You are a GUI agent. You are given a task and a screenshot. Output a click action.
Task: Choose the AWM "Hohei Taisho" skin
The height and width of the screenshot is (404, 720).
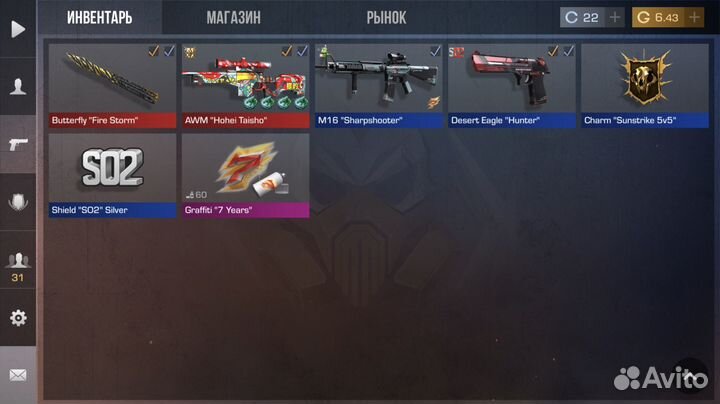[x=245, y=85]
